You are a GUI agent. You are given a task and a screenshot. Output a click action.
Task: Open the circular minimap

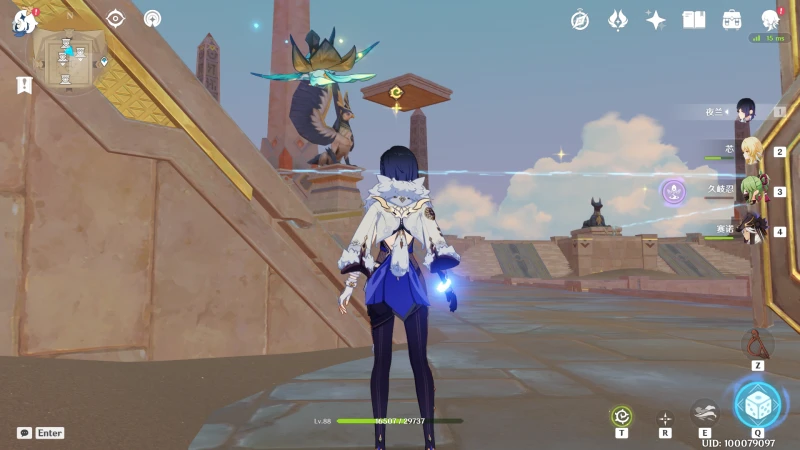68,58
